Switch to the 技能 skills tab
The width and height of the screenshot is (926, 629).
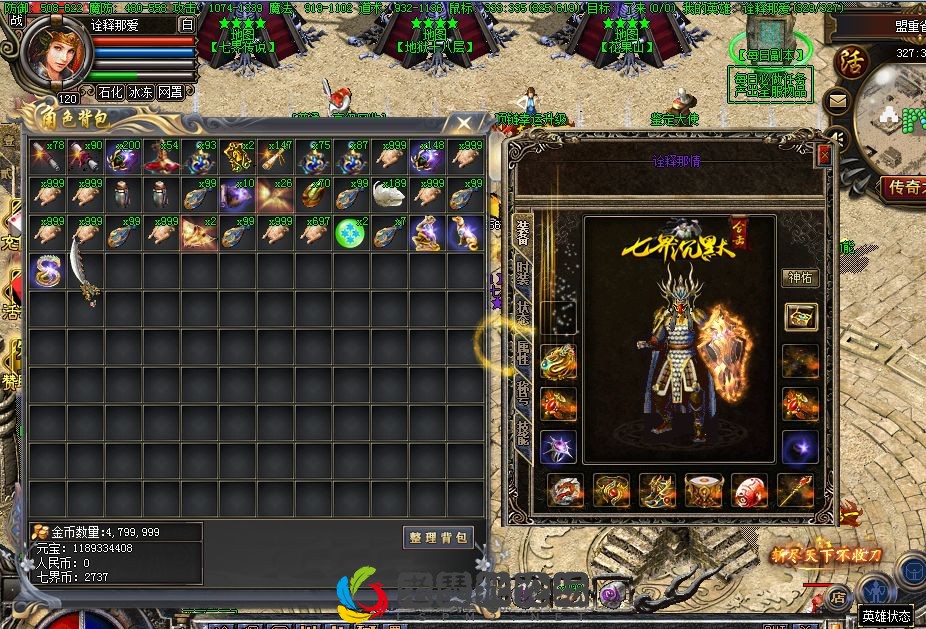(522, 432)
